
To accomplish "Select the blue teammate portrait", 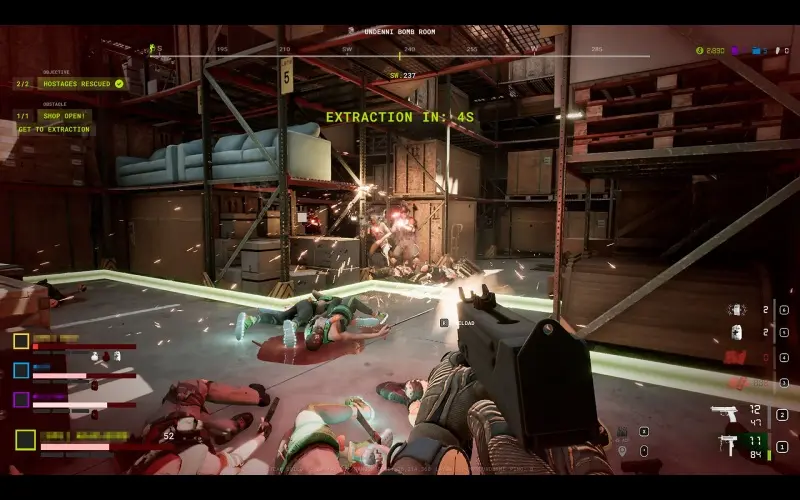I will pos(21,371).
